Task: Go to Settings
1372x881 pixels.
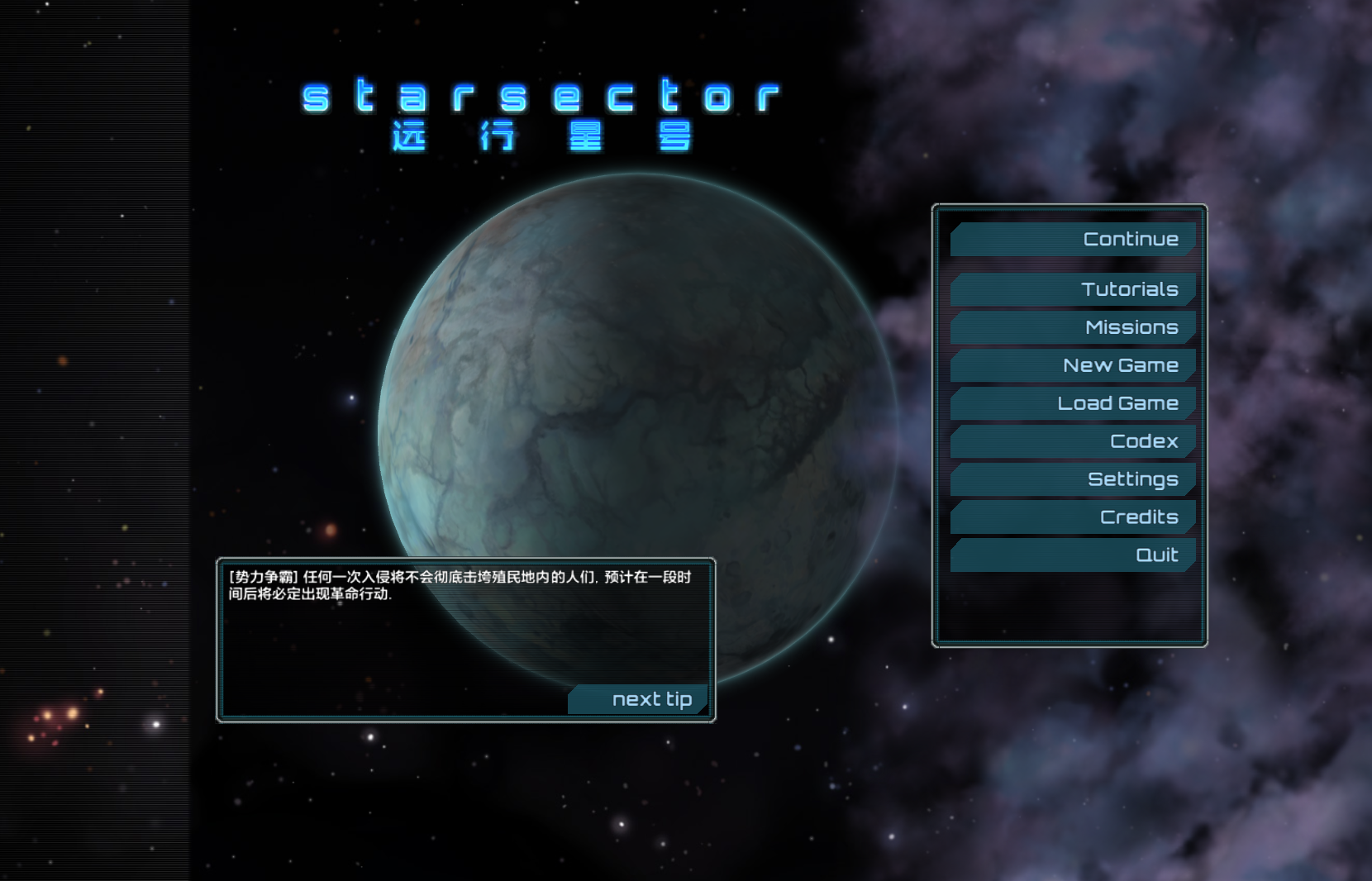Action: pos(1073,479)
